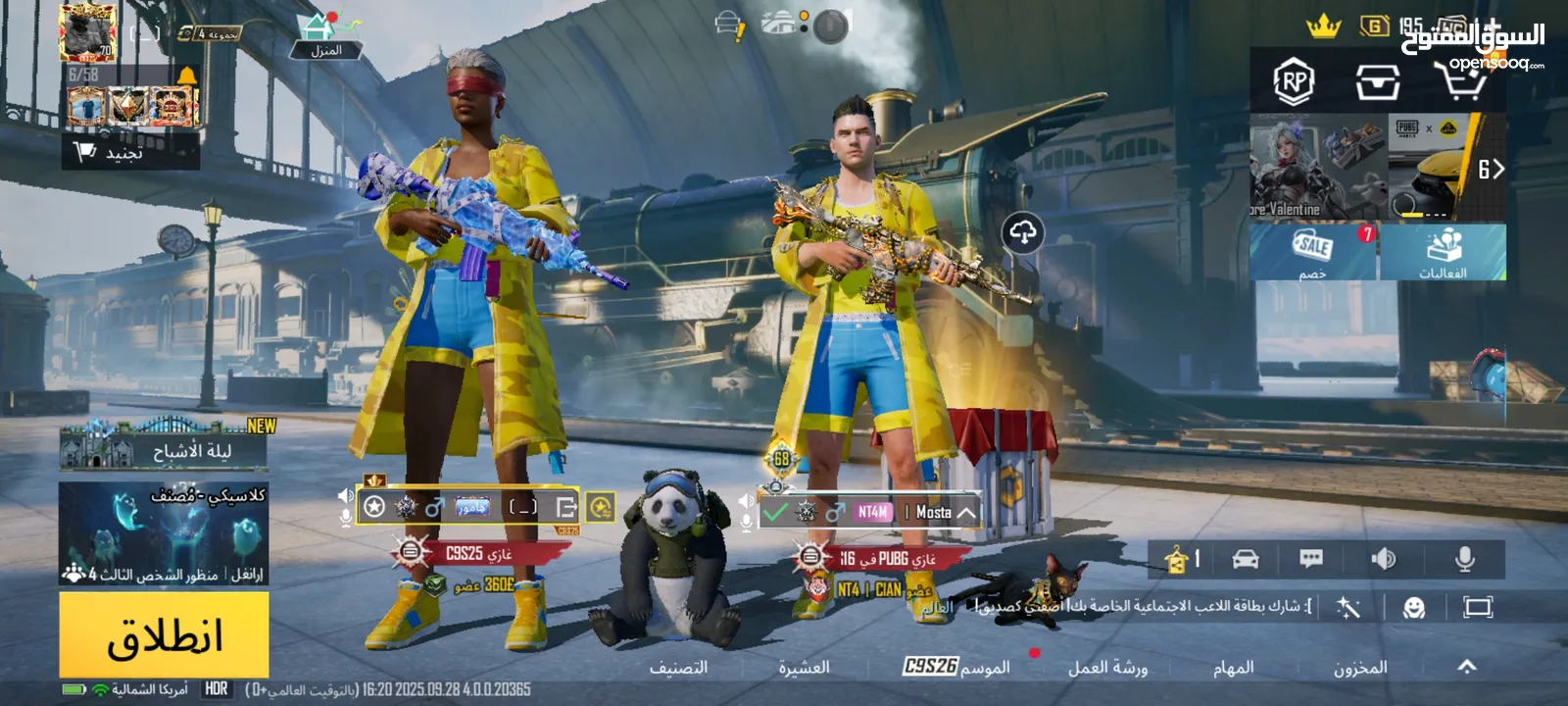Open the vehicle garage car icon
The image size is (1568, 706).
[x=1245, y=559]
